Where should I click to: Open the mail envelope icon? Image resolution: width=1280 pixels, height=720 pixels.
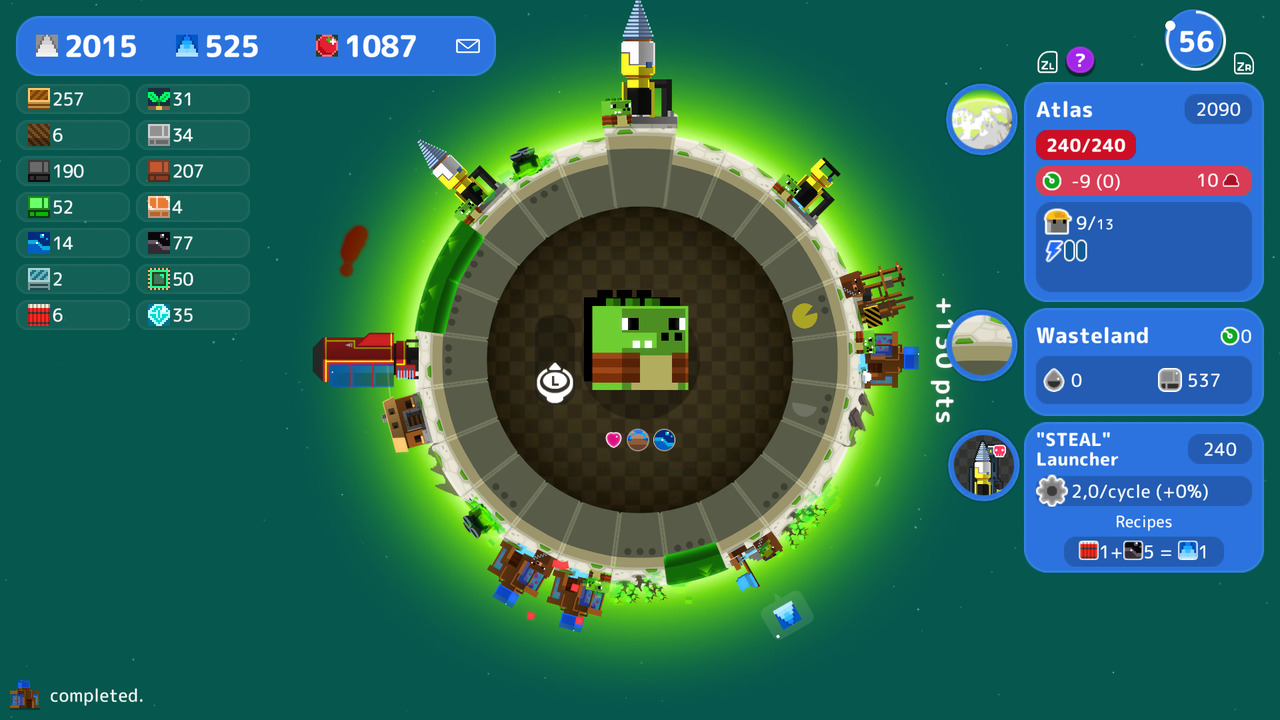point(467,46)
